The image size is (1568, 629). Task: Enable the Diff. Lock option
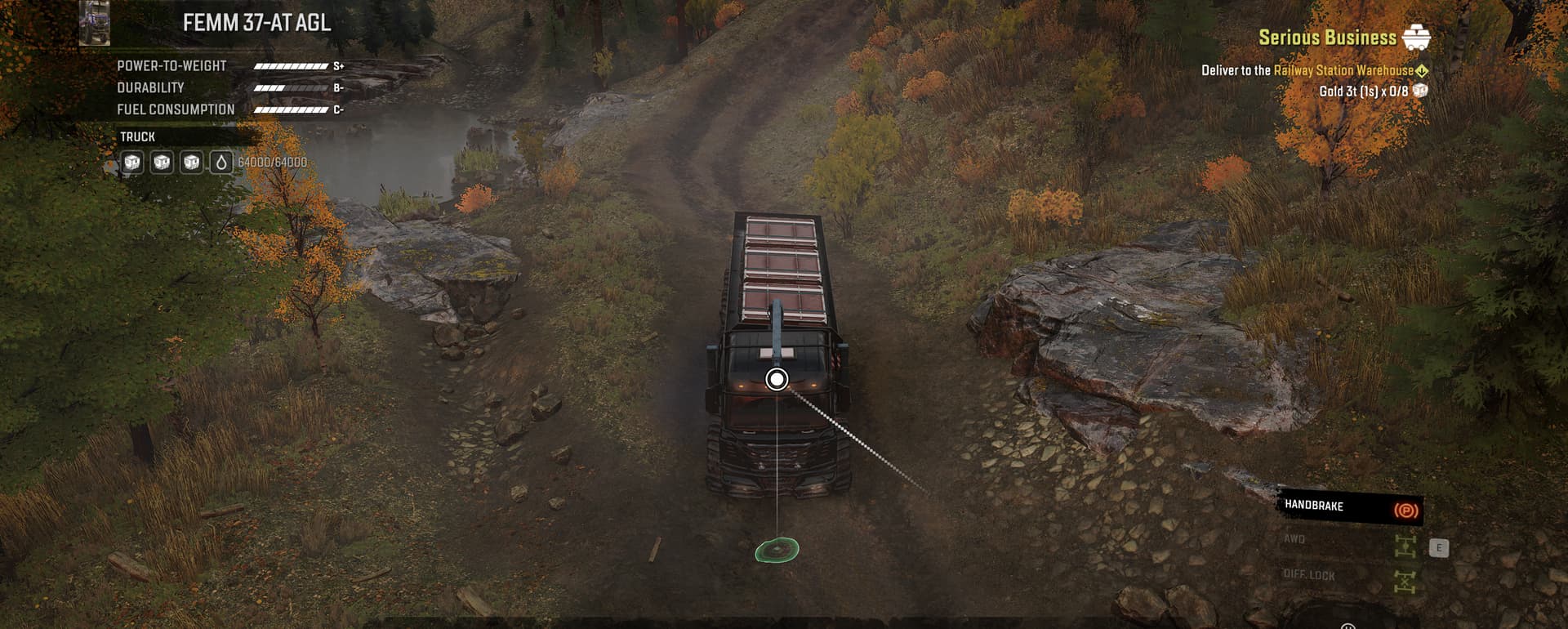(1405, 581)
